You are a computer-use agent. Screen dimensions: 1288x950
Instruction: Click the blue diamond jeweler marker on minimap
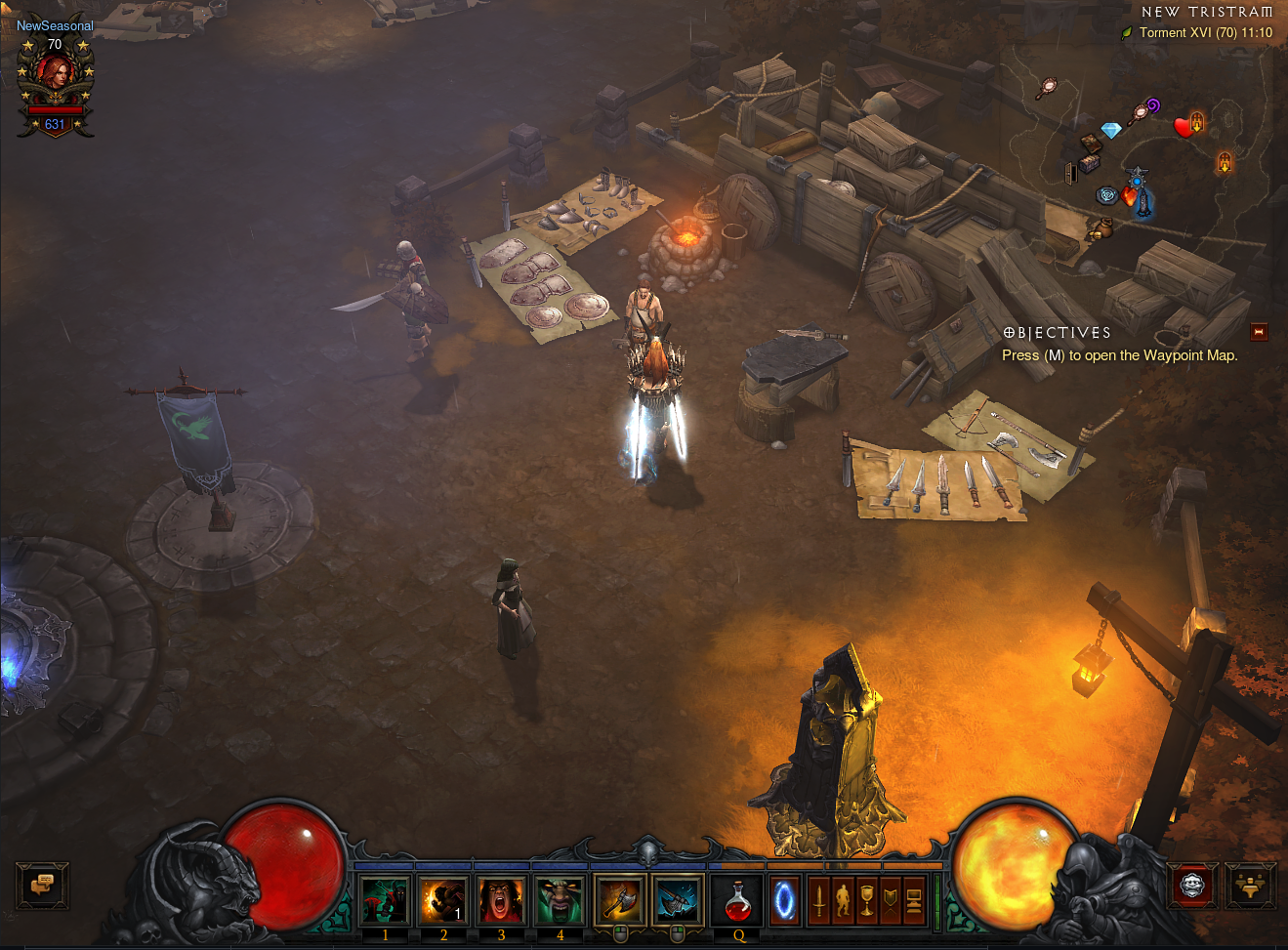(x=1111, y=130)
